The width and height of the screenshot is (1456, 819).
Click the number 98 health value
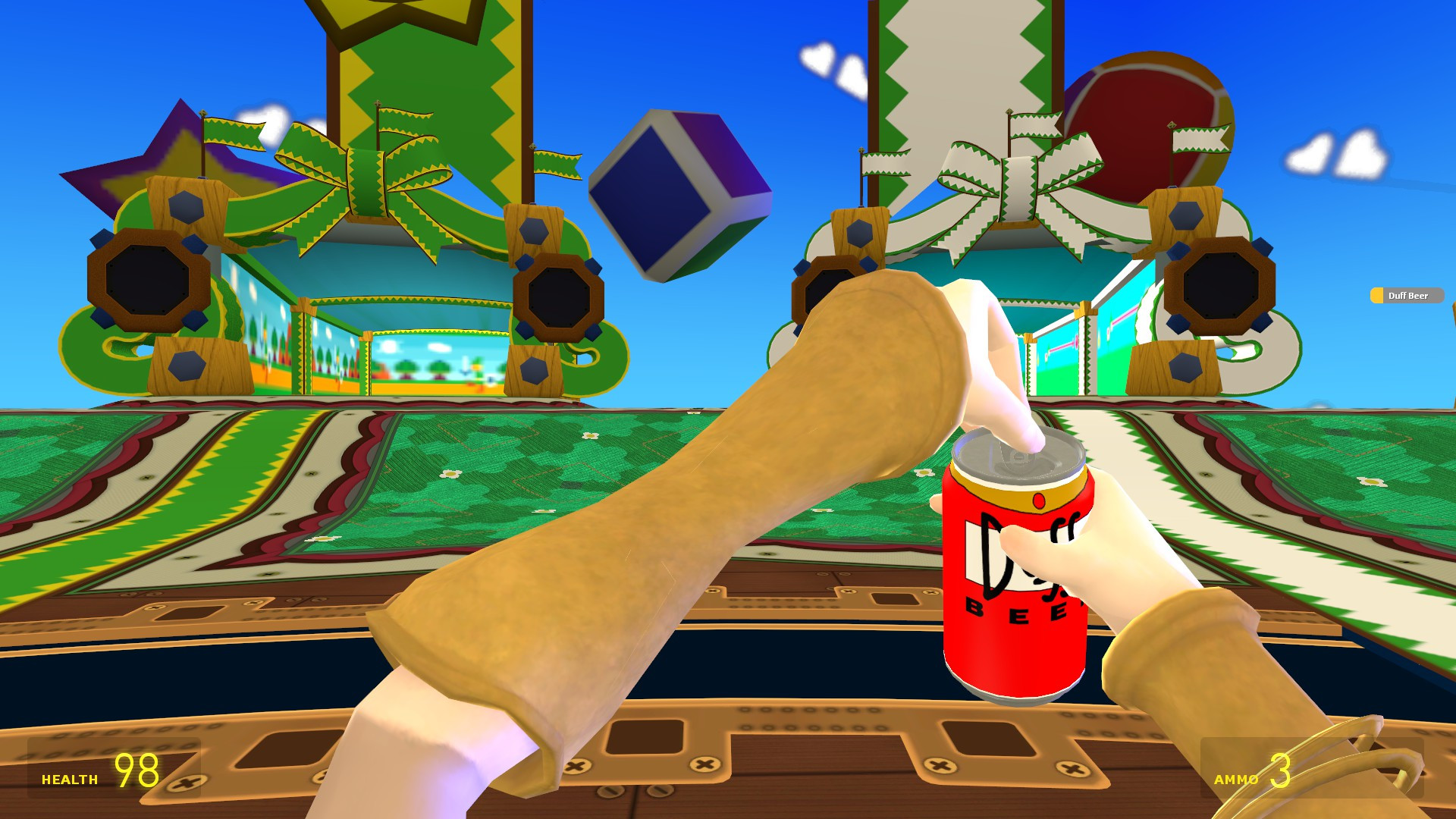click(x=136, y=772)
